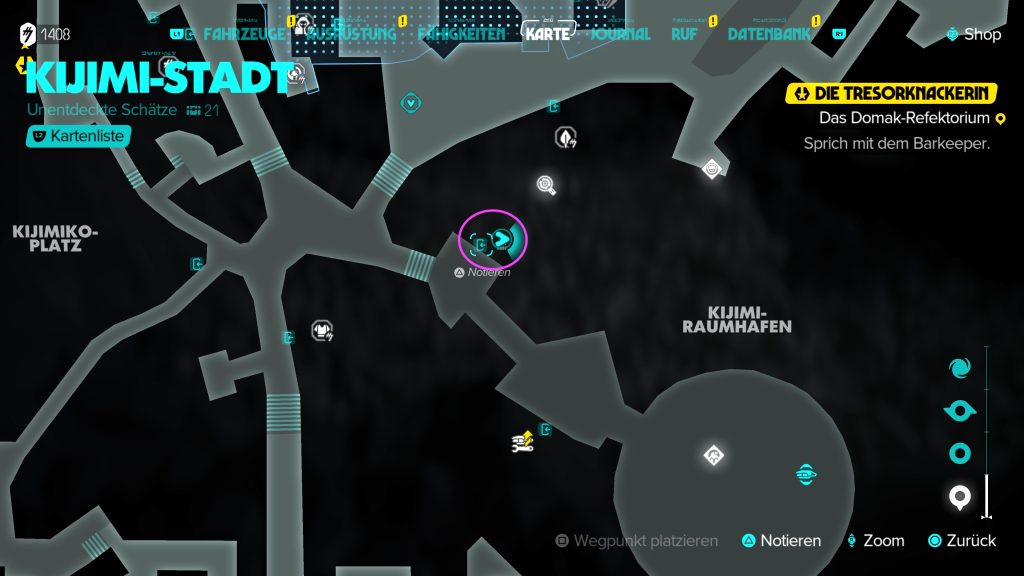Switch to the Fahrzeuge tab

(243, 34)
